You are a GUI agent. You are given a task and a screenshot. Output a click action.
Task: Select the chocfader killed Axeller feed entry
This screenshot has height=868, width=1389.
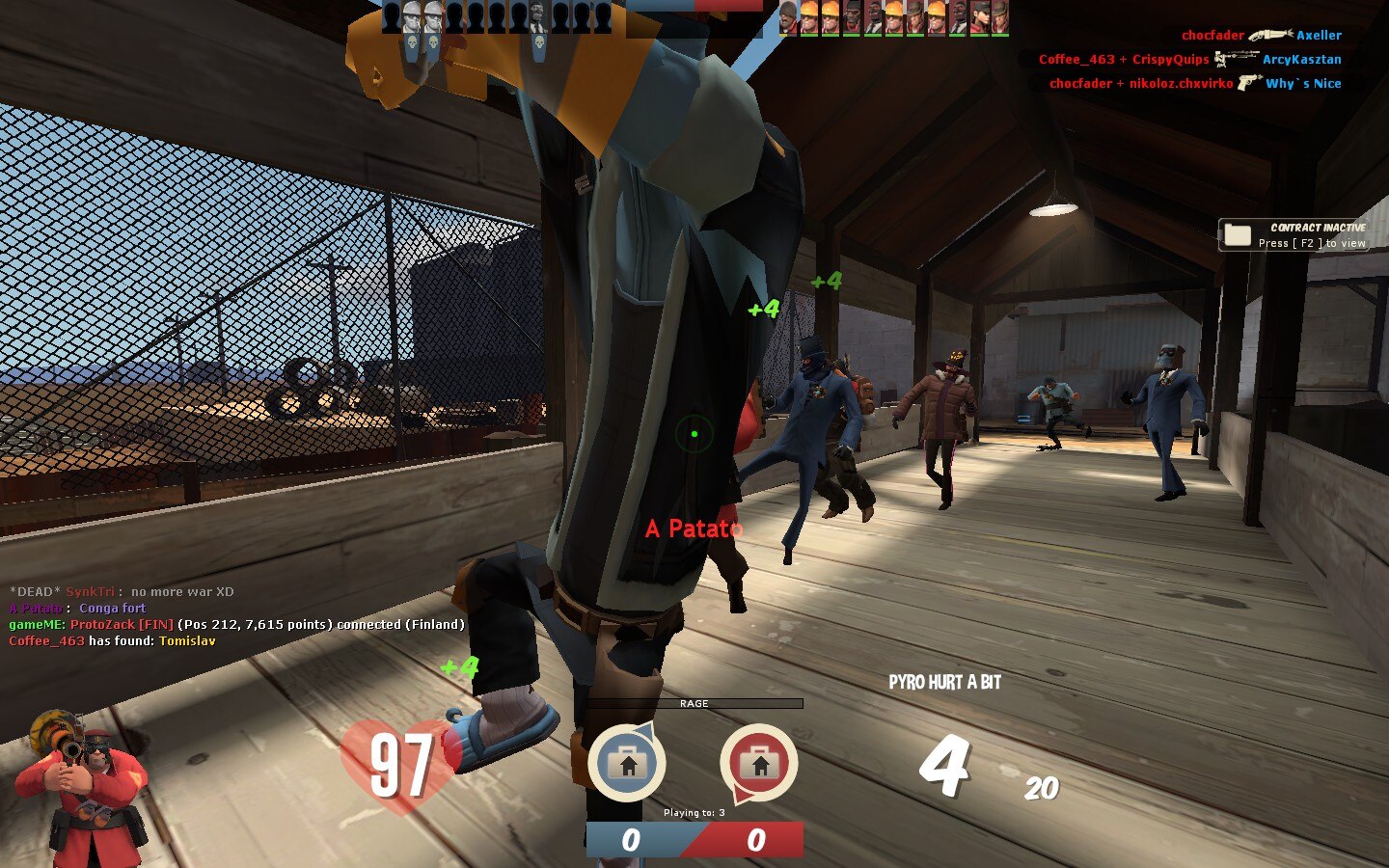(1261, 35)
